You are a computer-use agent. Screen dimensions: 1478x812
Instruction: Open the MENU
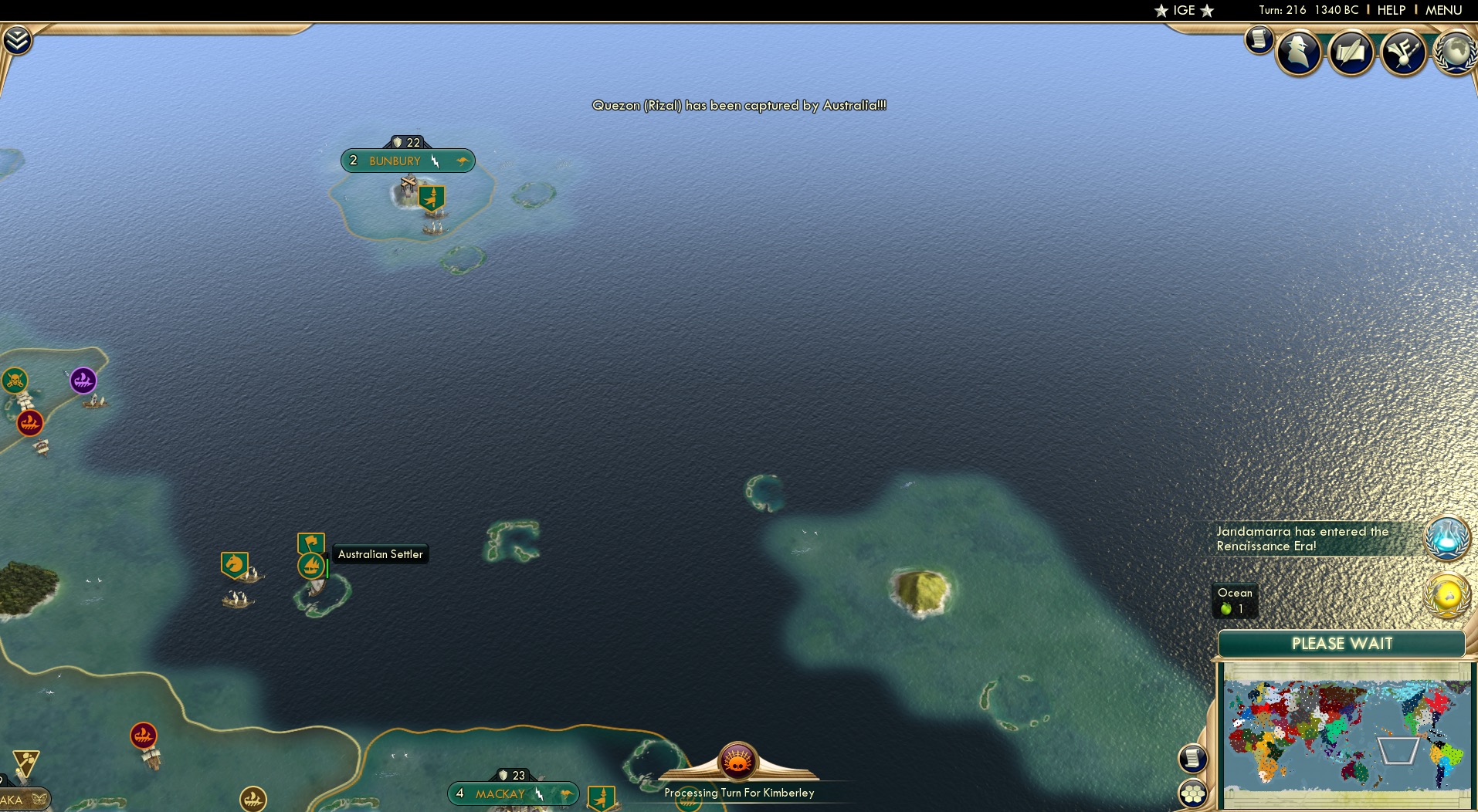tap(1451, 10)
